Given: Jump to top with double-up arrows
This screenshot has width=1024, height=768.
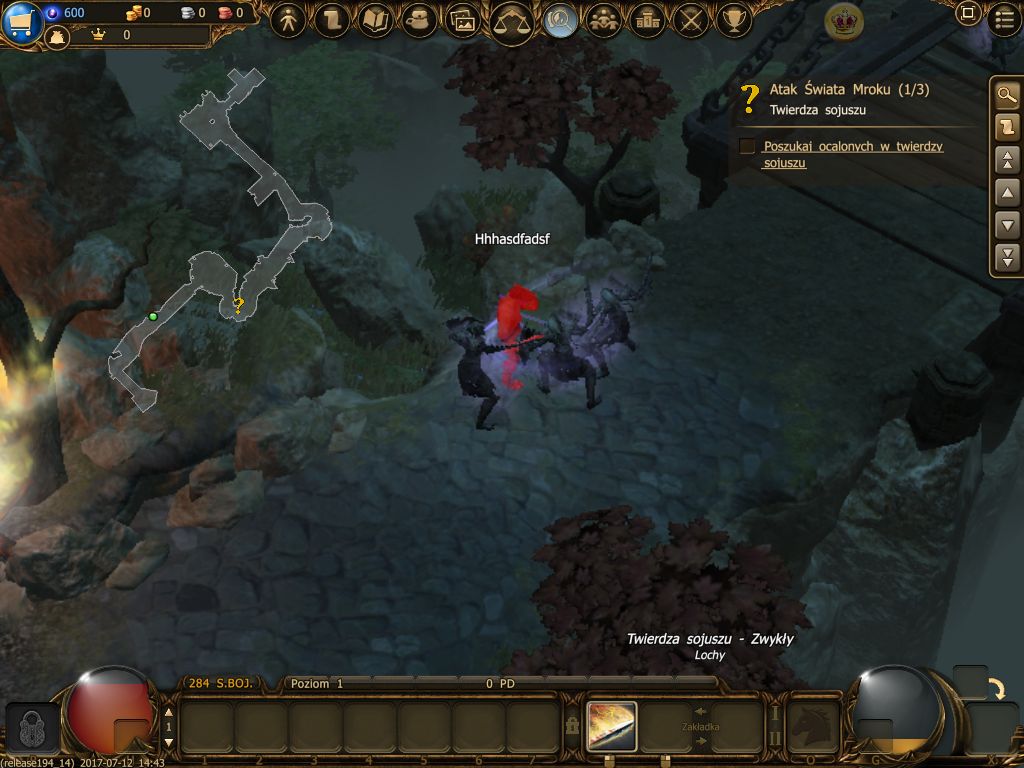Looking at the screenshot, I should pyautogui.click(x=1007, y=160).
